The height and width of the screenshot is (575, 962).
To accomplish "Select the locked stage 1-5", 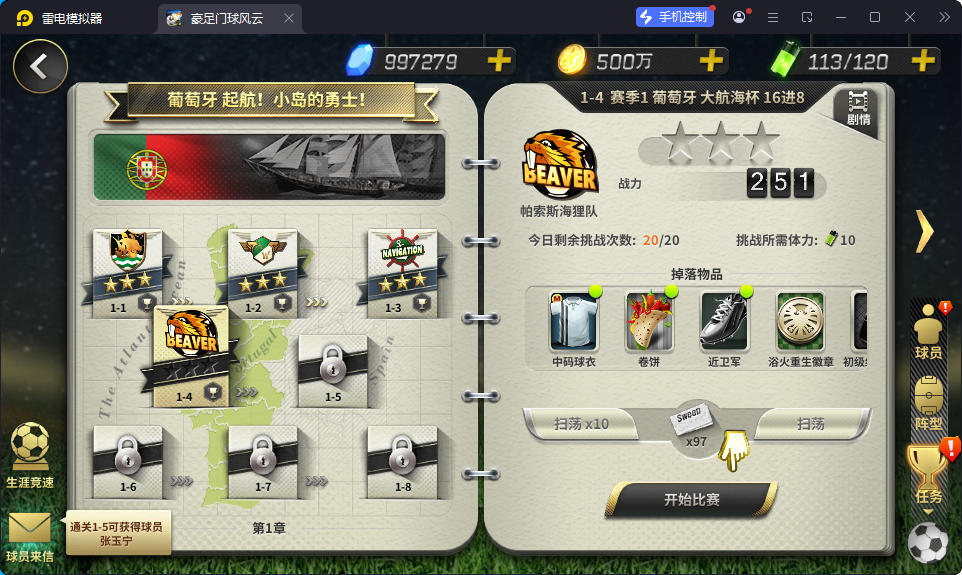I will click(x=333, y=368).
